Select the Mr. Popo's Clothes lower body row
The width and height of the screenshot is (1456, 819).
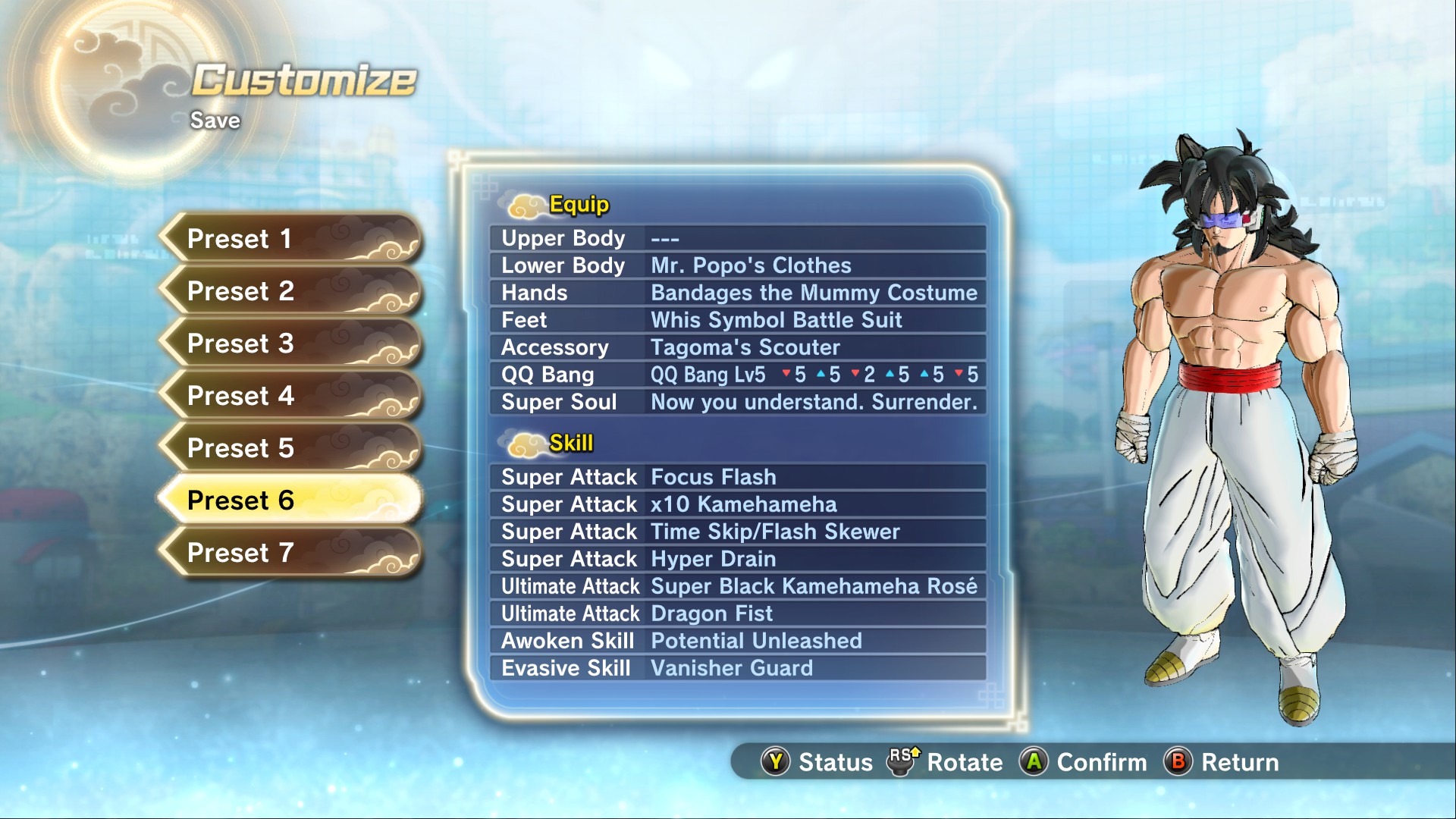[x=738, y=265]
